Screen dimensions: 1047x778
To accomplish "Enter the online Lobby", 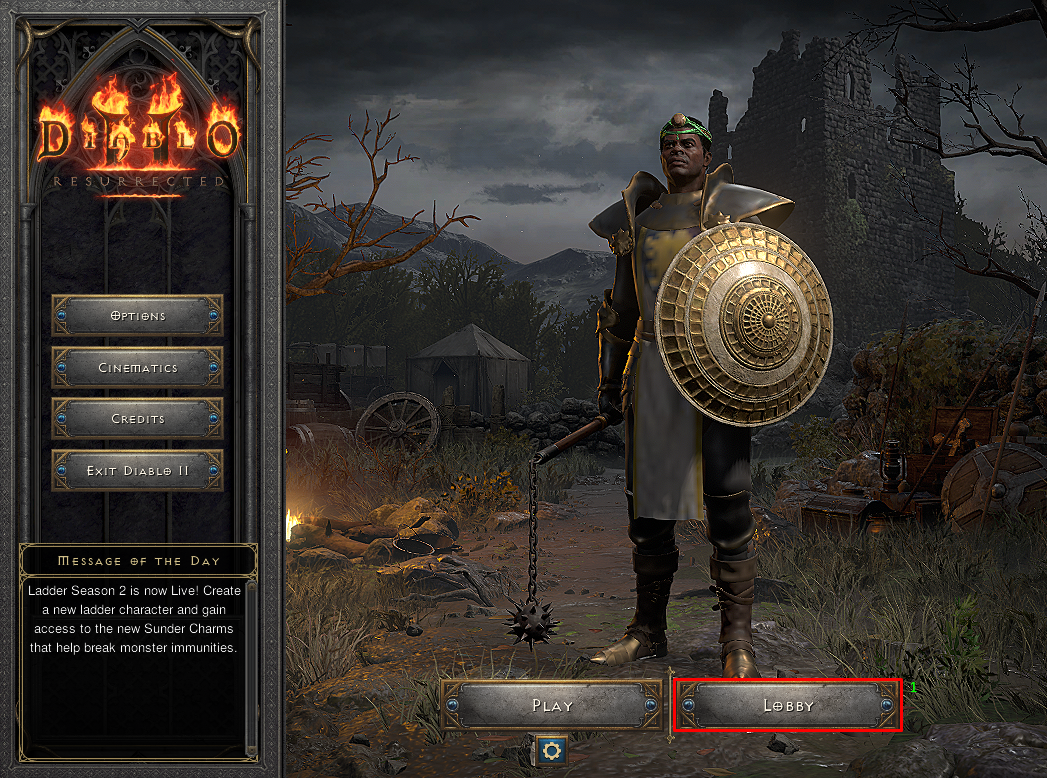I will tap(788, 706).
